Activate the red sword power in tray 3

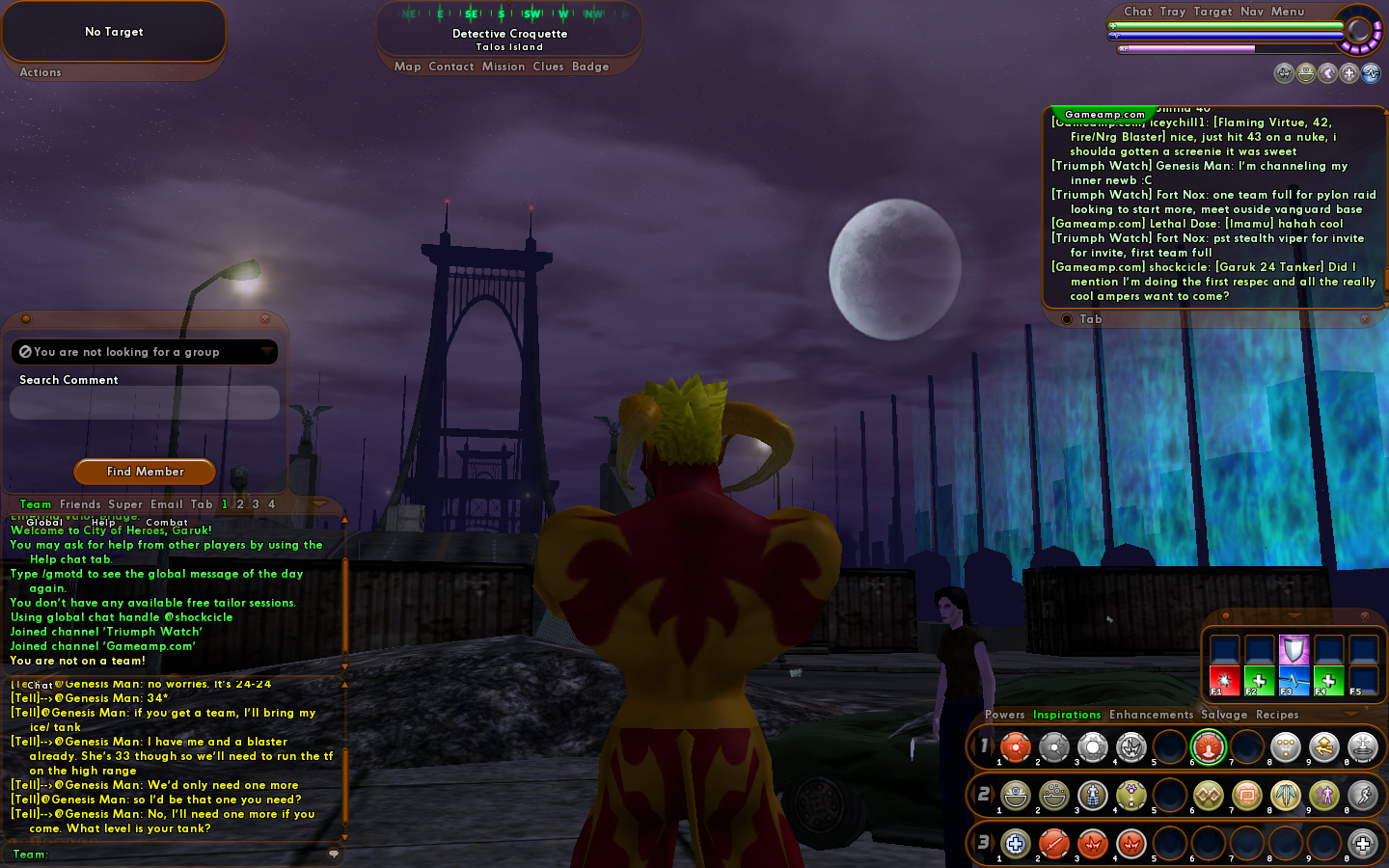pos(1053,844)
